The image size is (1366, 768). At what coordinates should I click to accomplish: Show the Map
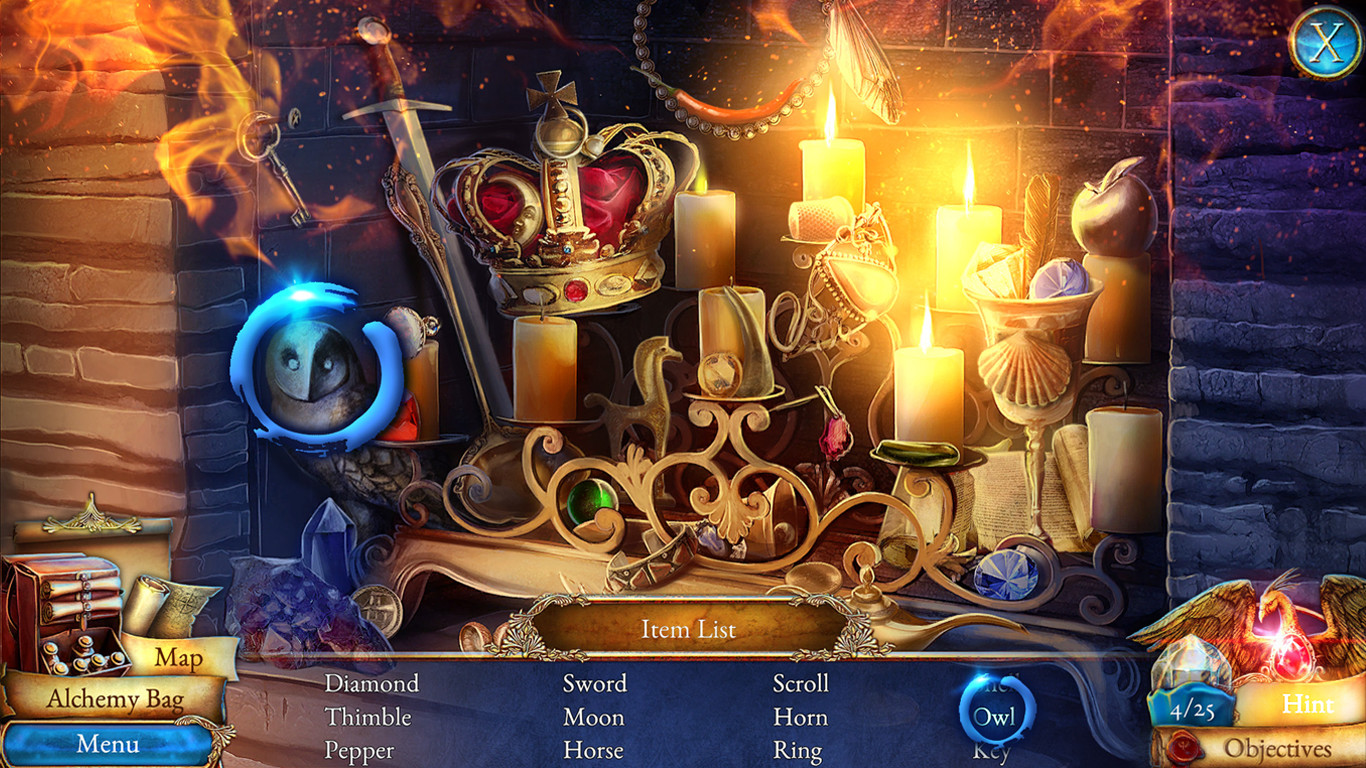pos(179,658)
